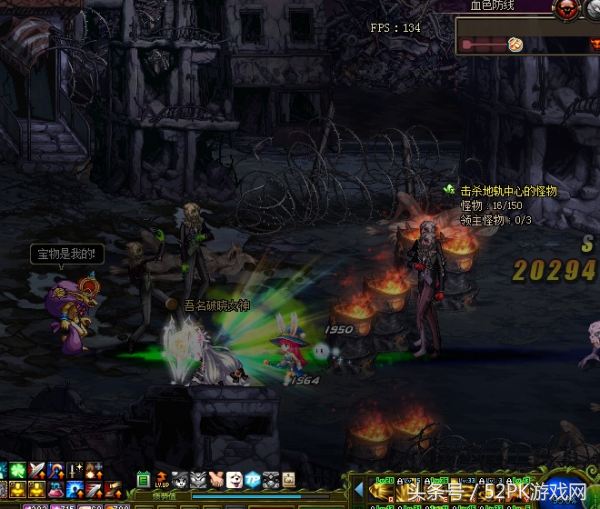
Task: Click the green book menu icon
Action: (144, 479)
